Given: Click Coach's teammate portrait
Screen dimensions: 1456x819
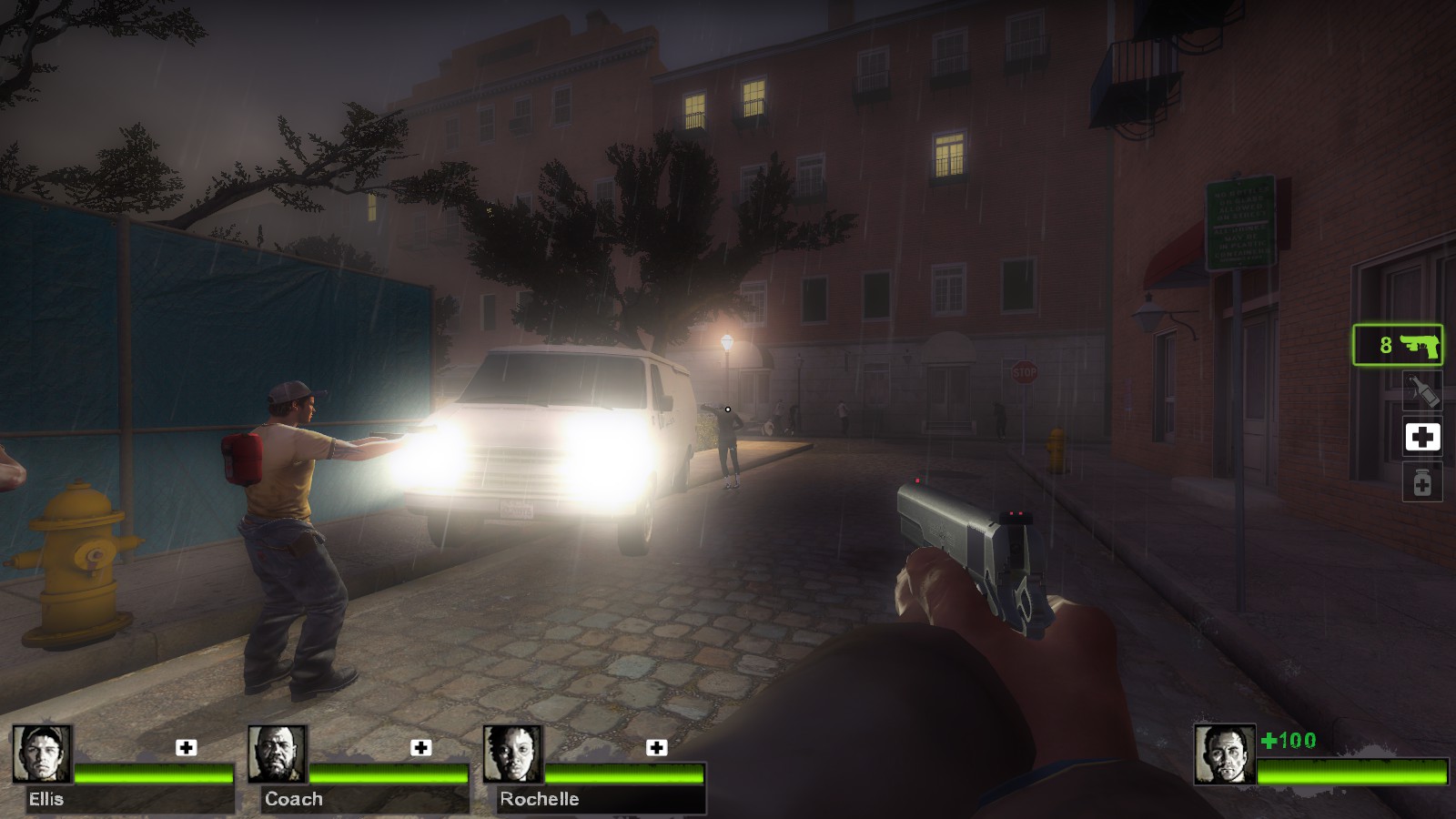Looking at the screenshot, I should [278, 754].
